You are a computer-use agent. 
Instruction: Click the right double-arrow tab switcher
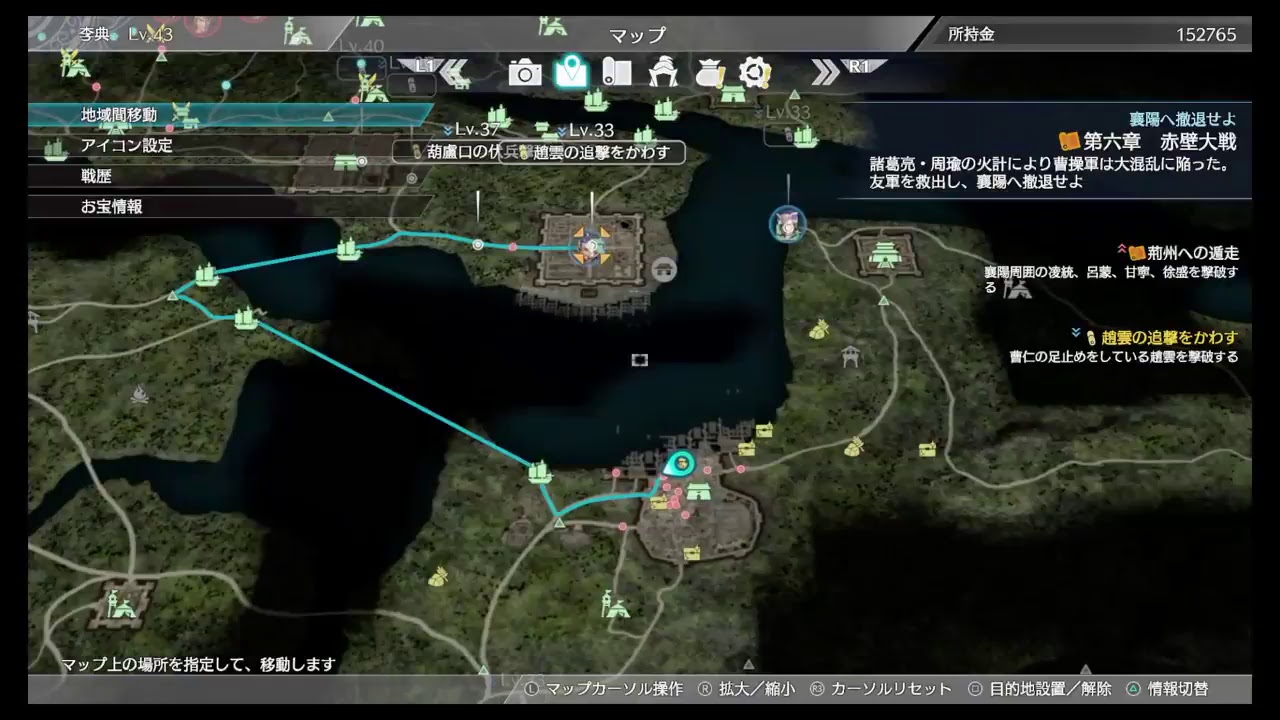(826, 70)
